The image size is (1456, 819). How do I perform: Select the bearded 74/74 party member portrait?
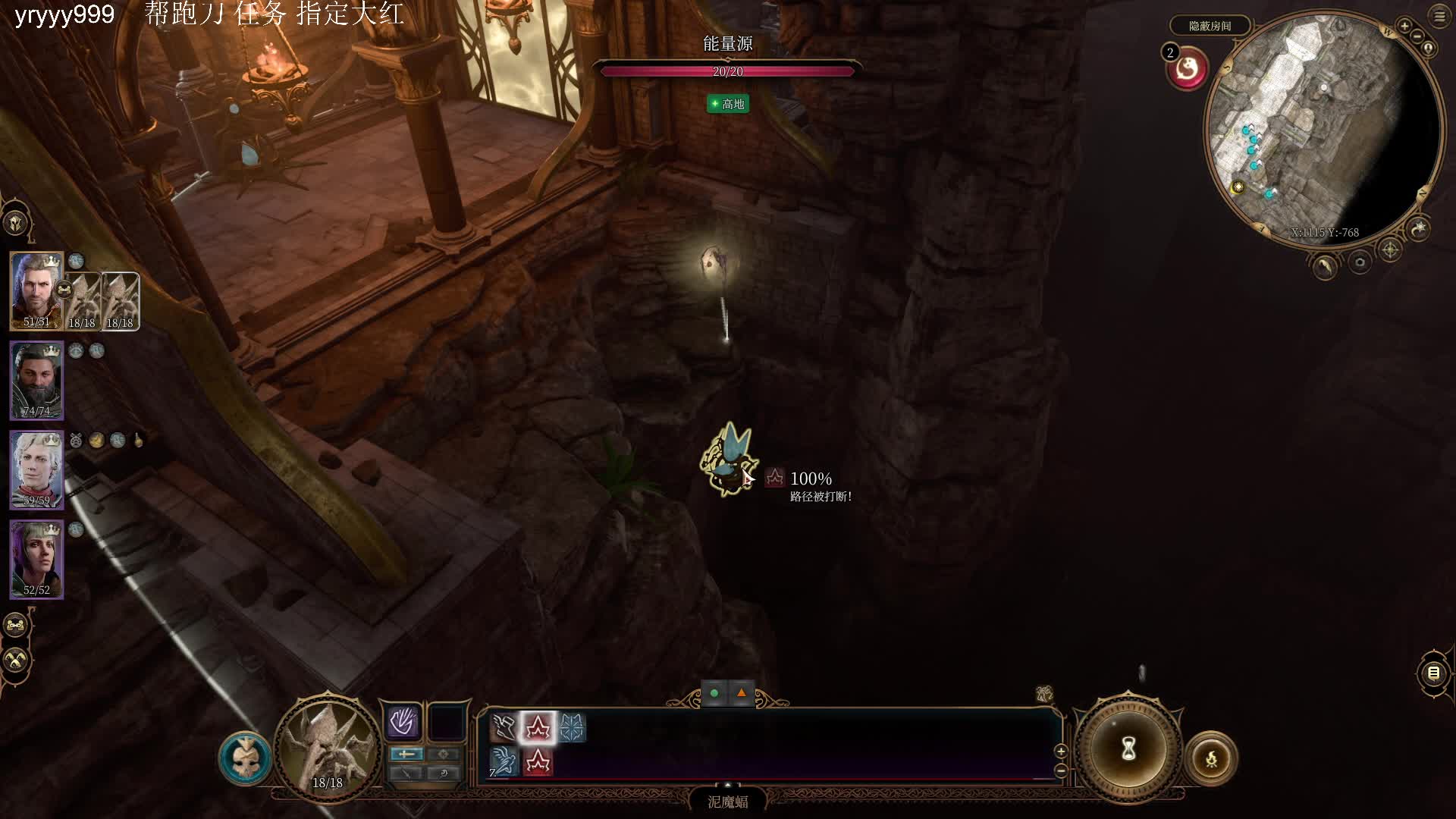pos(36,380)
